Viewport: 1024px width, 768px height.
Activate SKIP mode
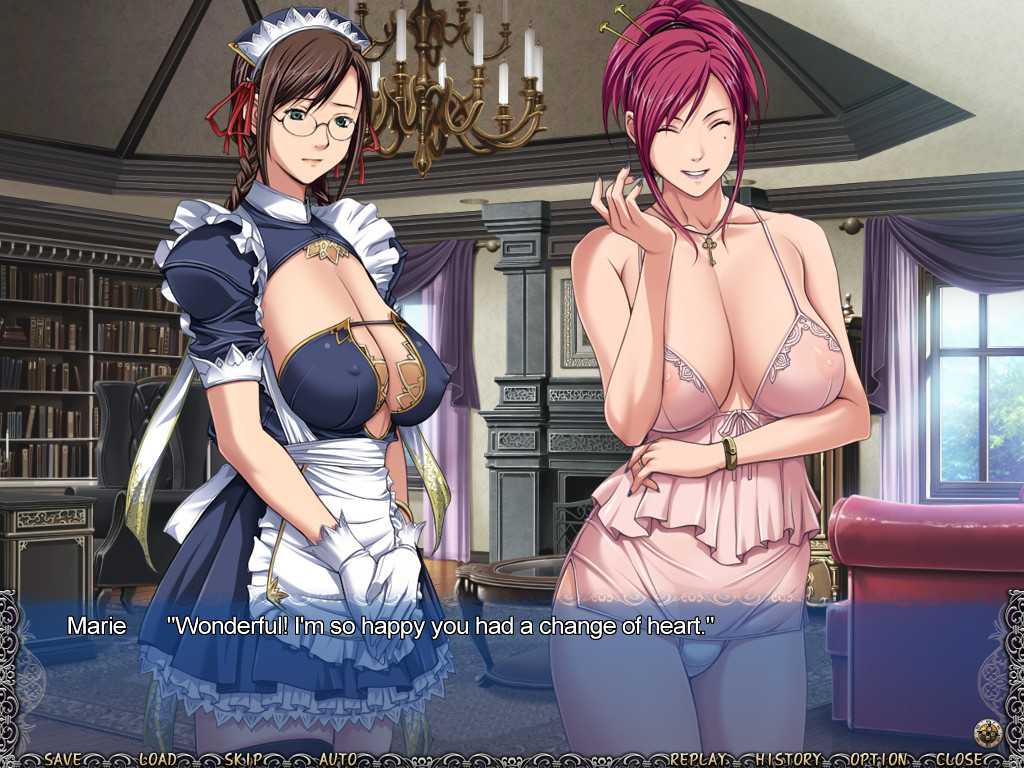pyautogui.click(x=245, y=759)
